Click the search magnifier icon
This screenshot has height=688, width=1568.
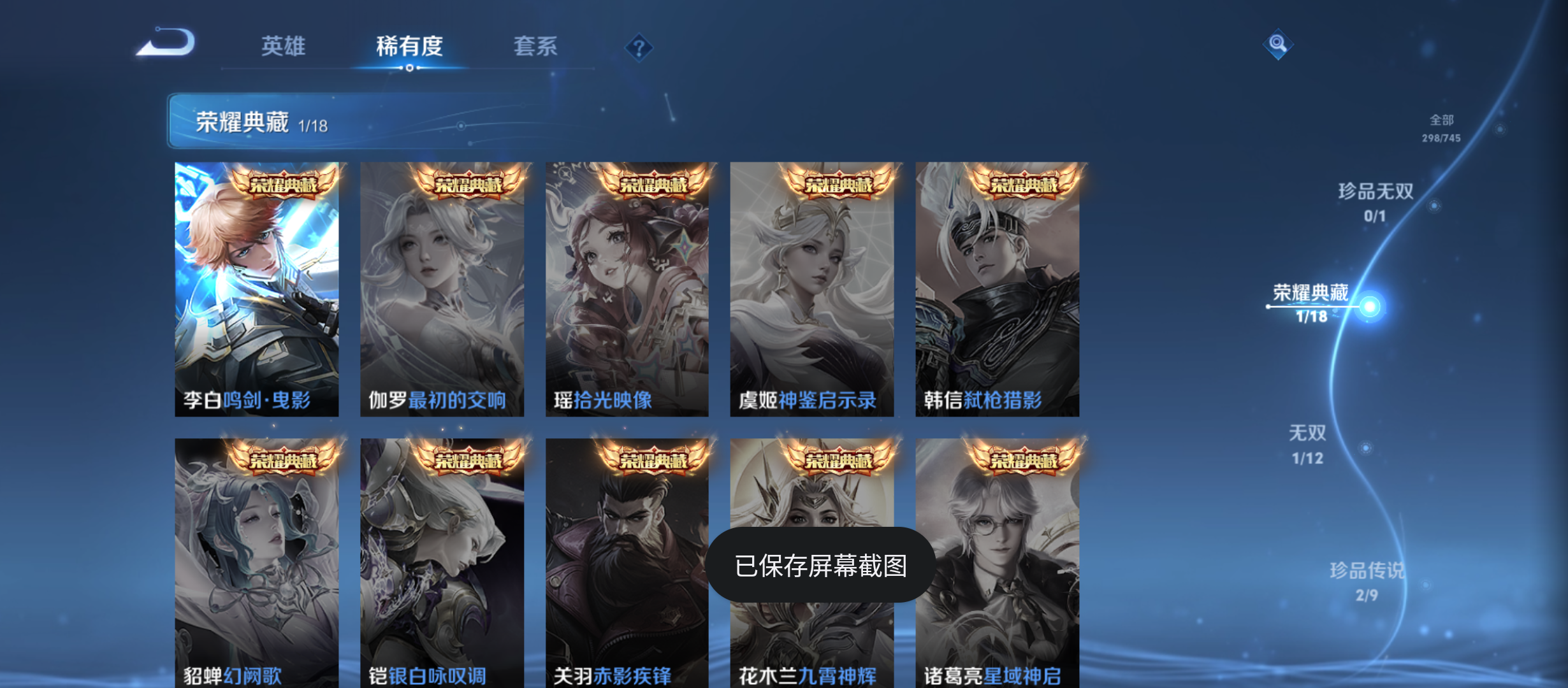click(1278, 45)
